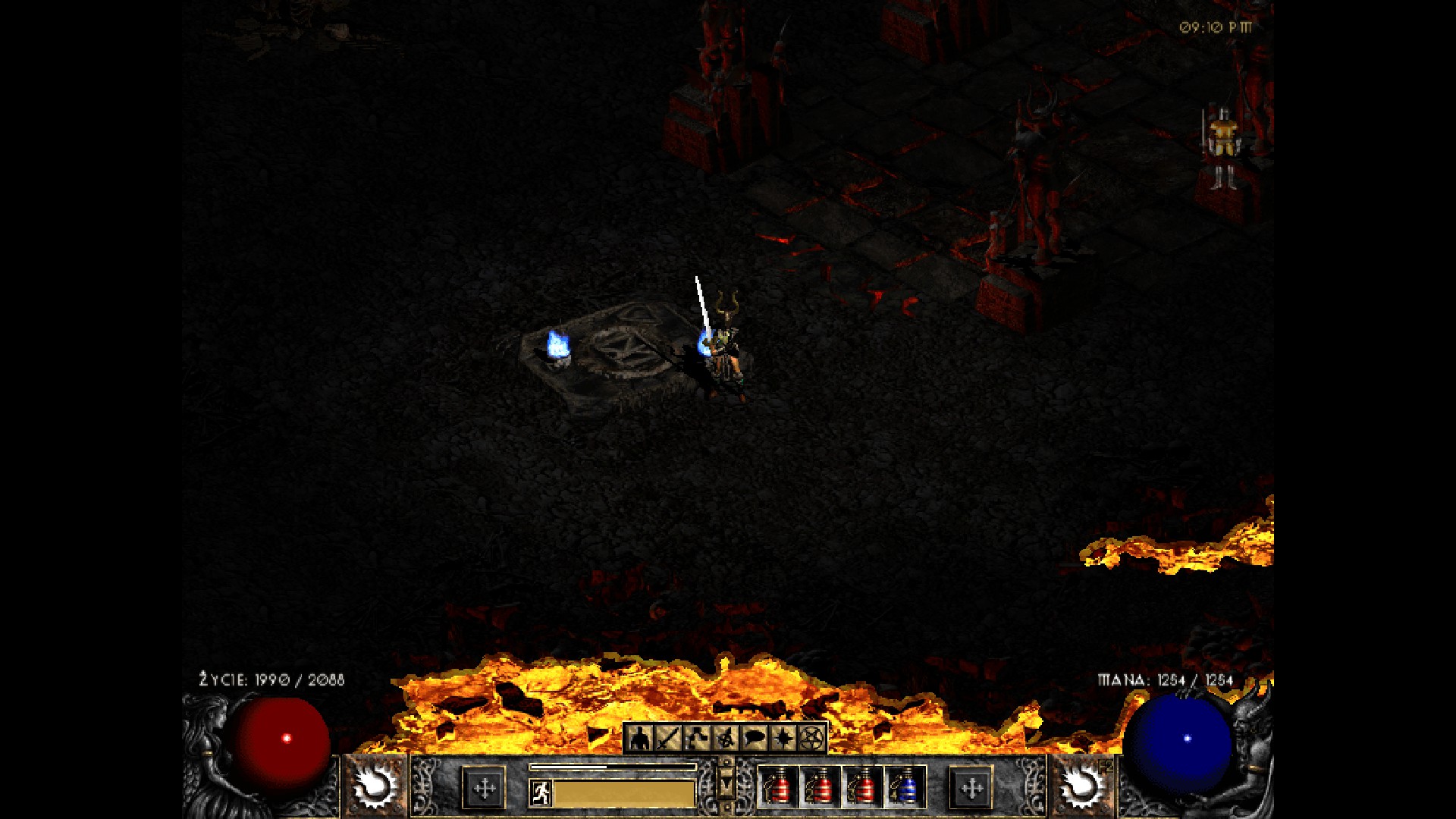Use the red potion in belt slot 1

pyautogui.click(x=779, y=787)
